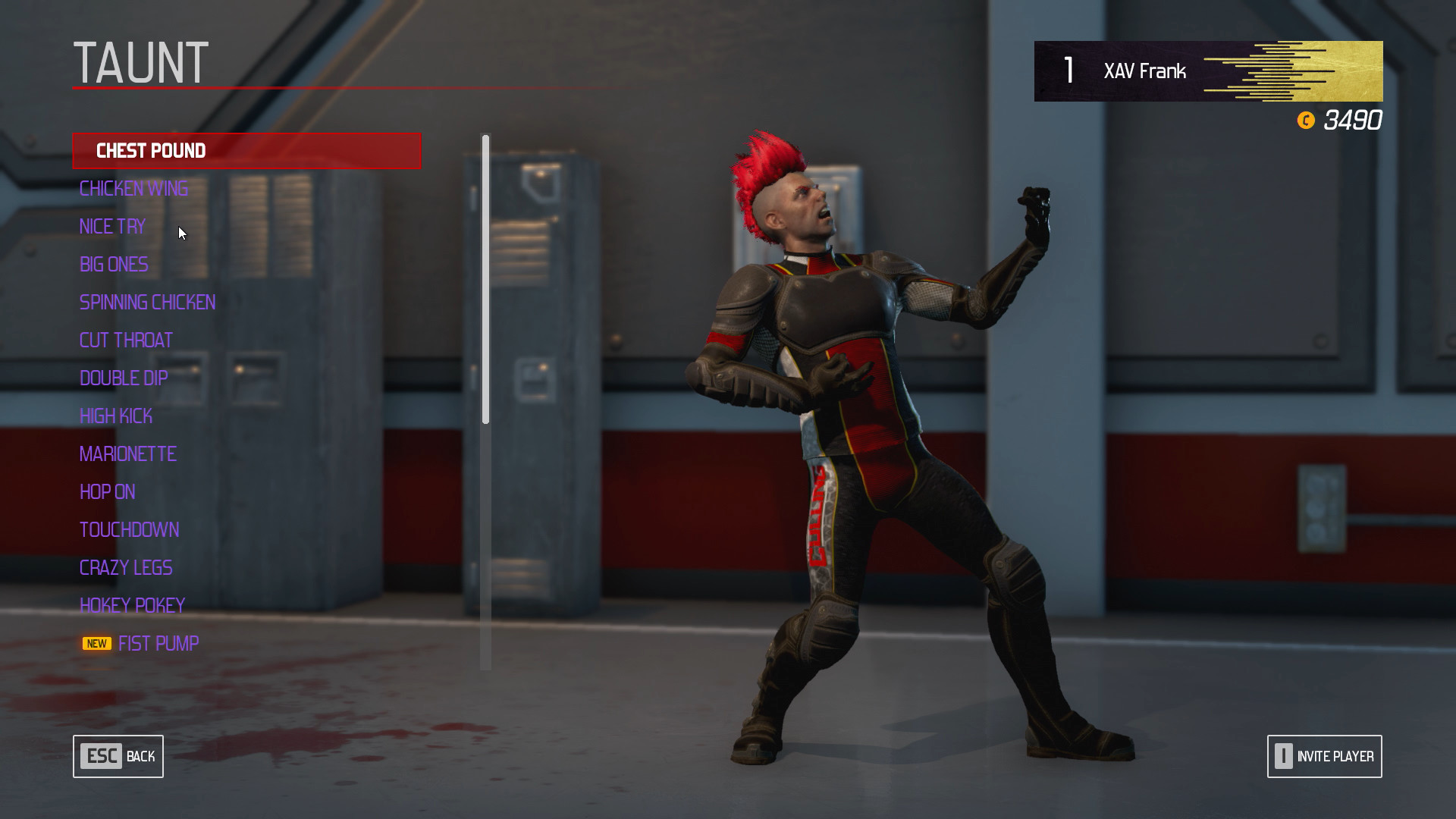Choose the Cut Throat taunt
This screenshot has width=1456, height=819.
pyautogui.click(x=126, y=340)
